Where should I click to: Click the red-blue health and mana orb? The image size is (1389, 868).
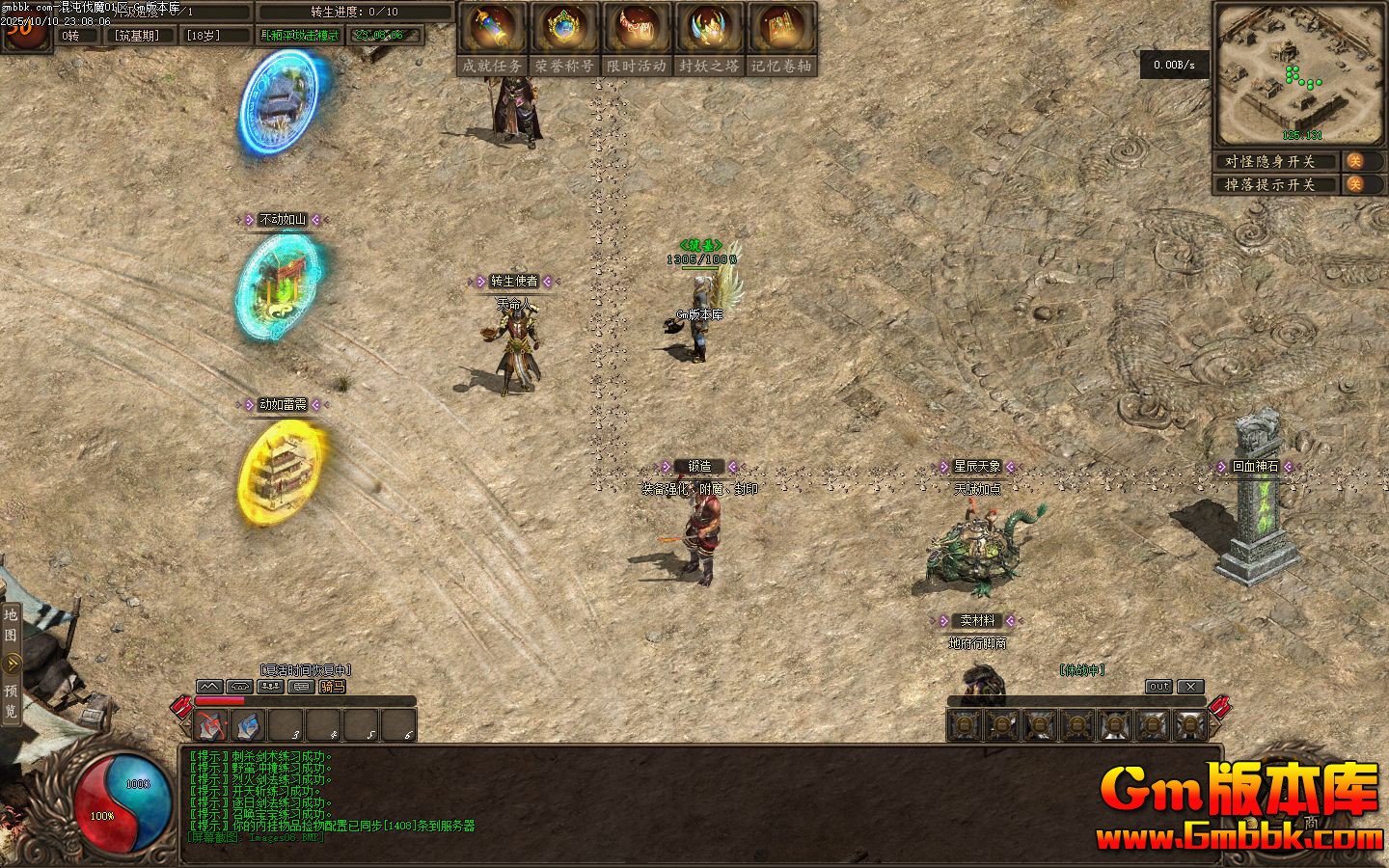[125, 802]
